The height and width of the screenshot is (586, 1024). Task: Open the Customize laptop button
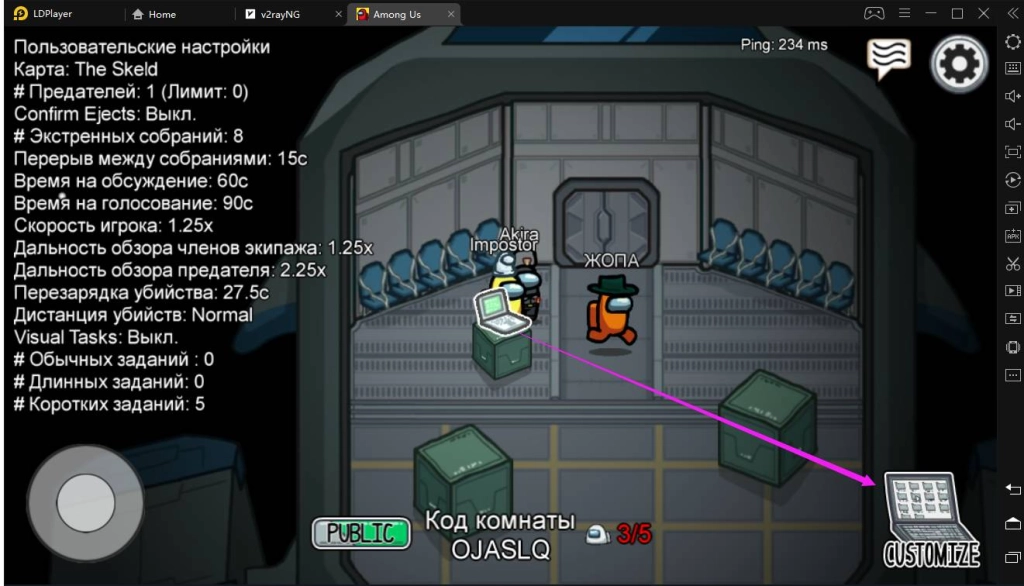click(x=931, y=519)
